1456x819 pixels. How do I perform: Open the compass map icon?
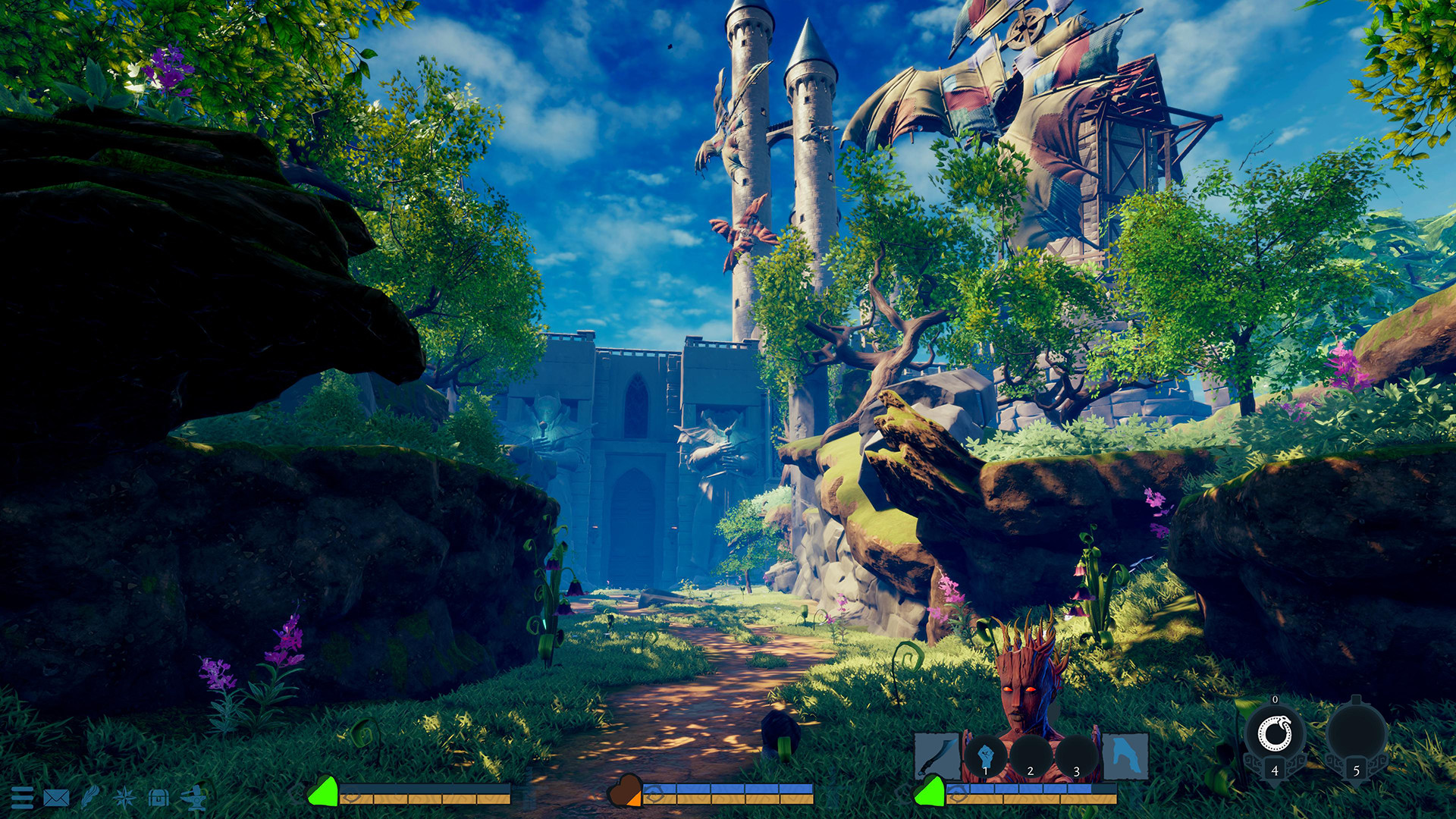(124, 798)
